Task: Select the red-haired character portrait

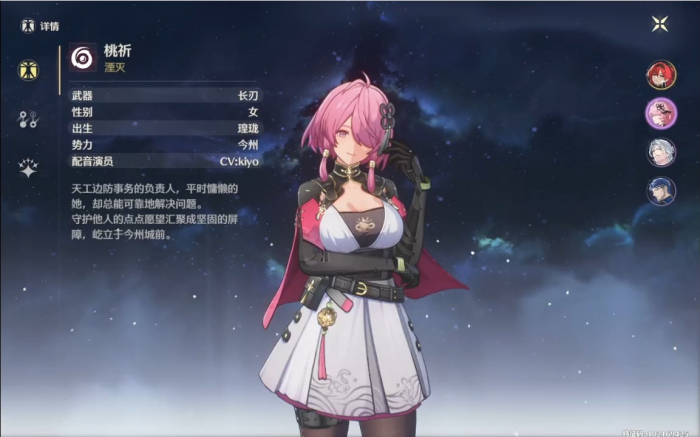Action: pos(661,75)
